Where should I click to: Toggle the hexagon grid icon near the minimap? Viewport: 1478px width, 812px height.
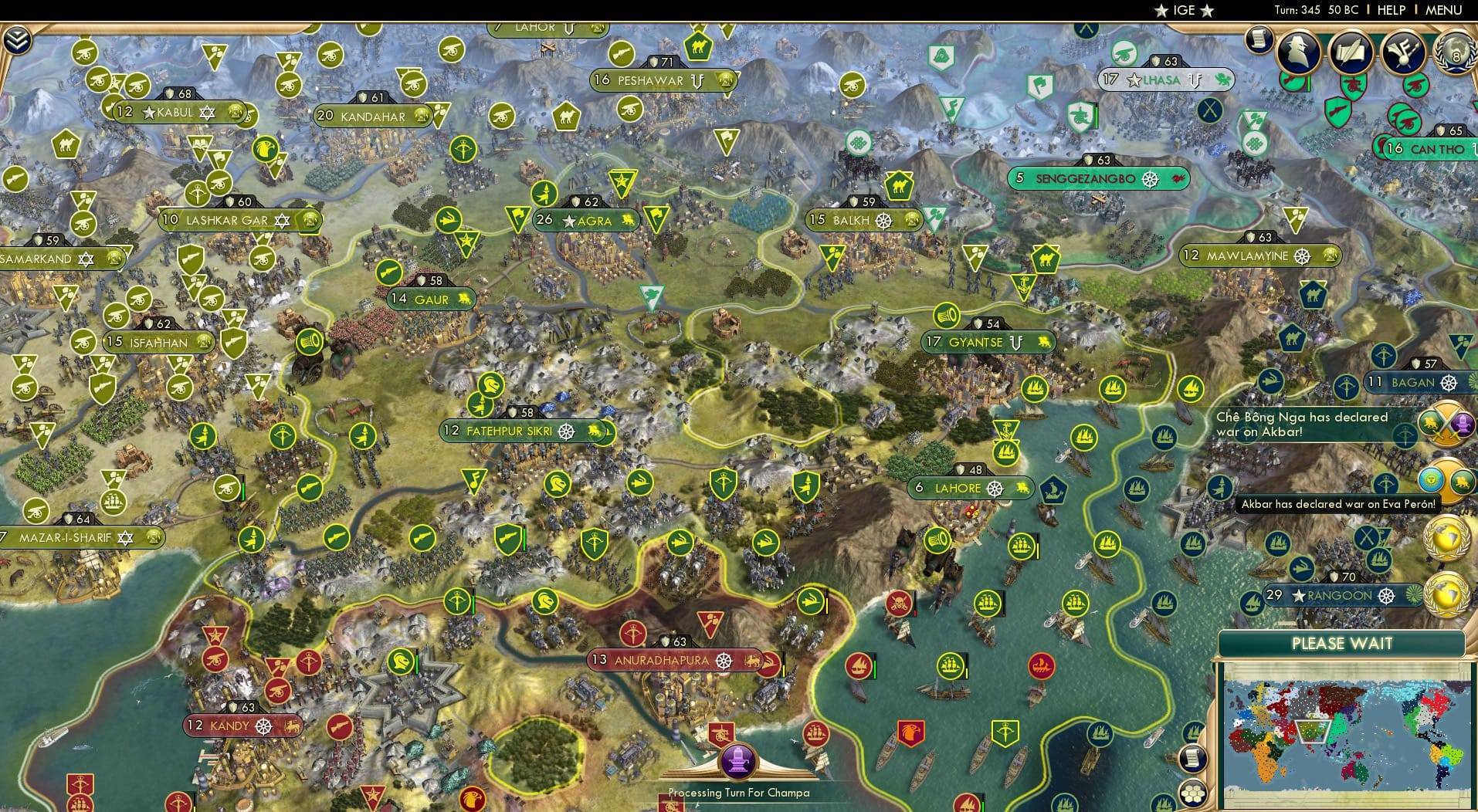click(x=1192, y=791)
